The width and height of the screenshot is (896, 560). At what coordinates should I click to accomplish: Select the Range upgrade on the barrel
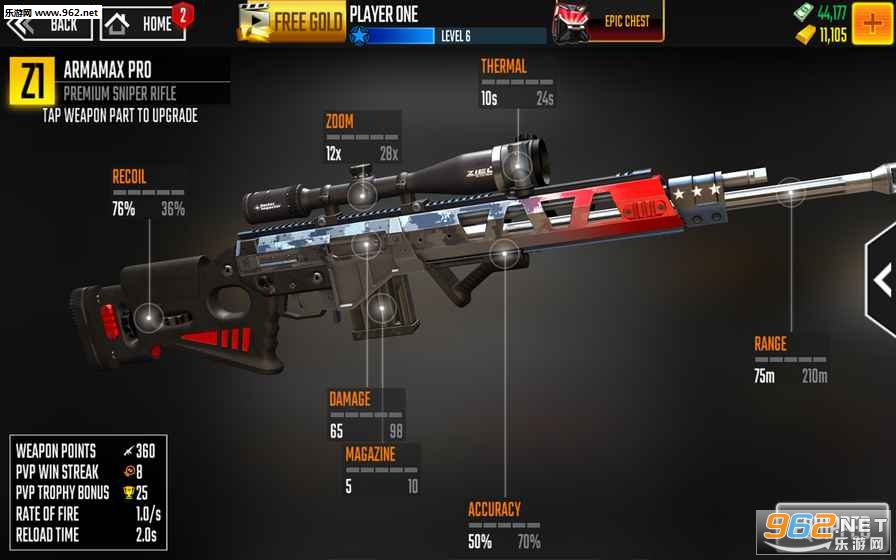pos(791,193)
